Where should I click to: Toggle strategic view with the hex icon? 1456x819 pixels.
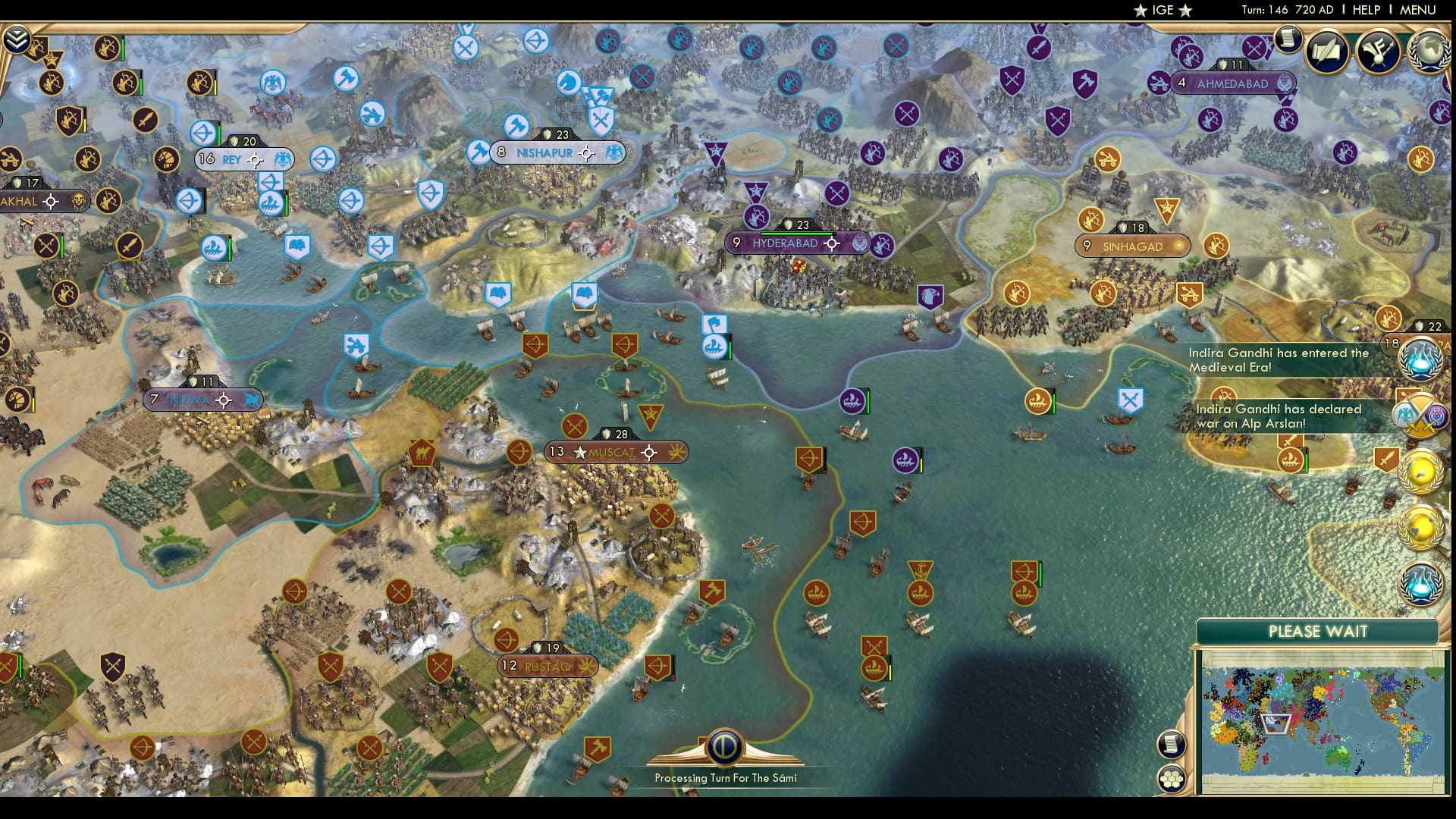pyautogui.click(x=1172, y=778)
